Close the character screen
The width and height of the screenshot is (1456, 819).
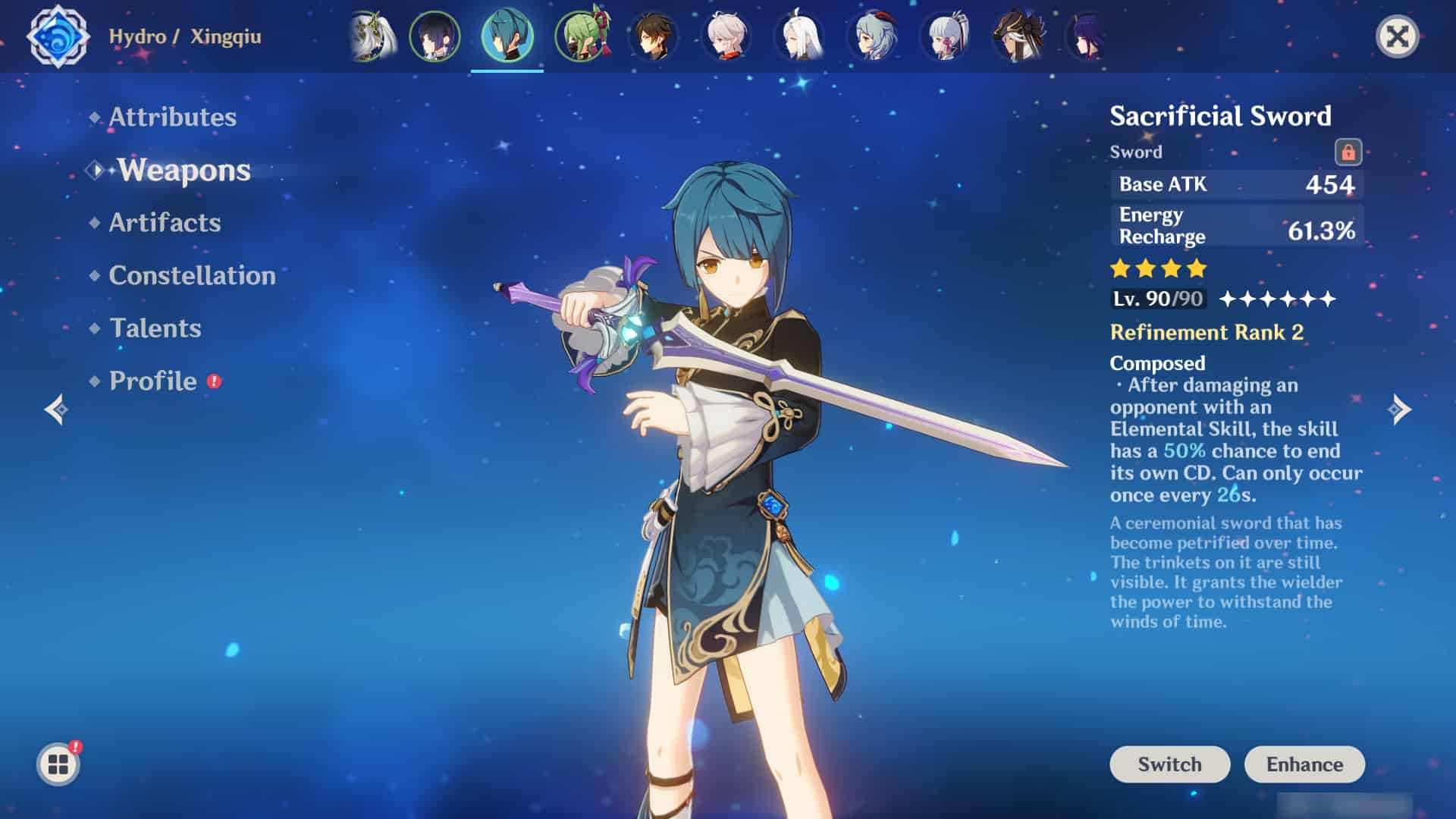coord(1397,36)
